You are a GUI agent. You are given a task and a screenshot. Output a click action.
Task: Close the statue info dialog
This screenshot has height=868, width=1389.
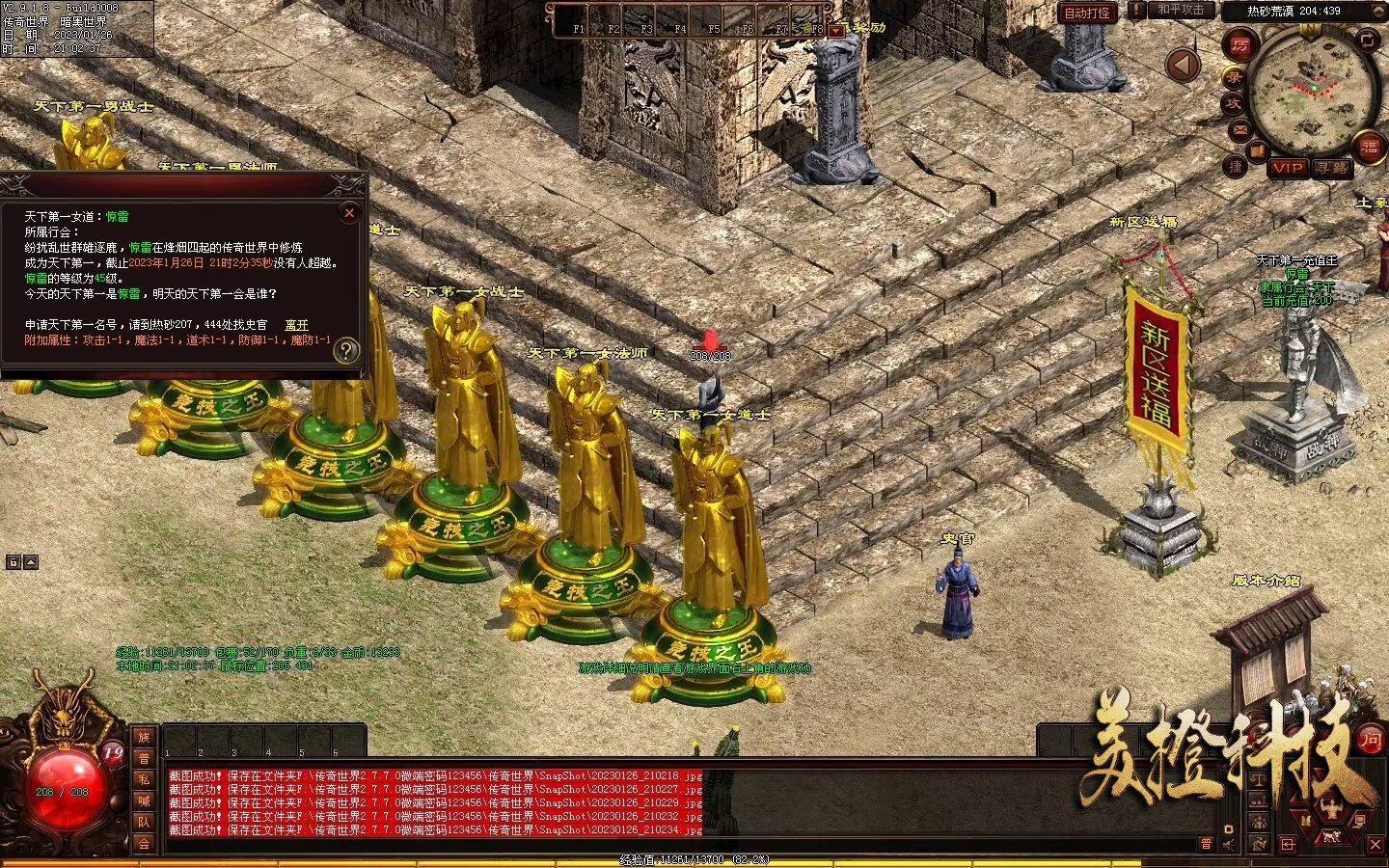(349, 212)
